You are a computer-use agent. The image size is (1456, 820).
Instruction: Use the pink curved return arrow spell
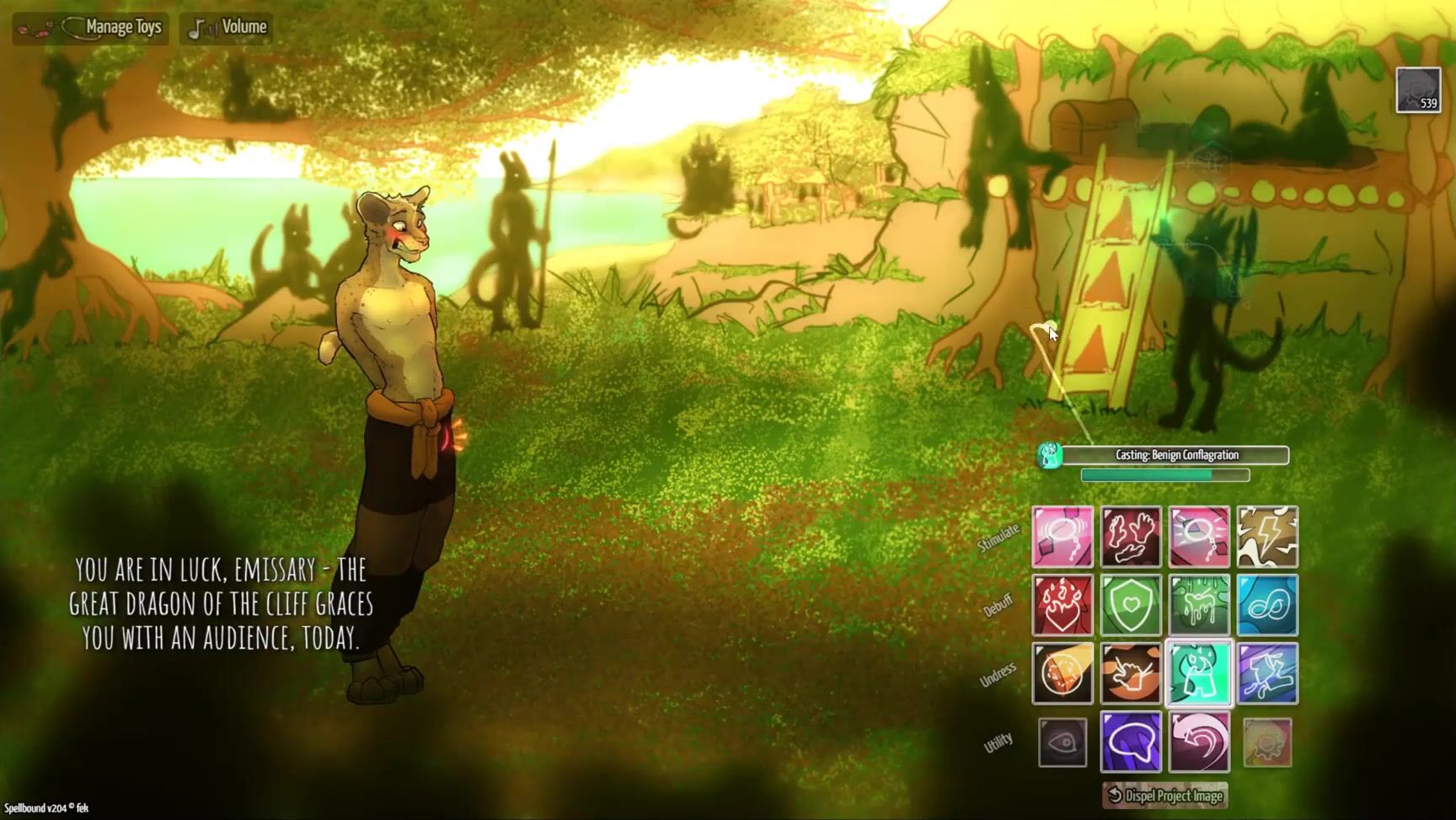1199,742
